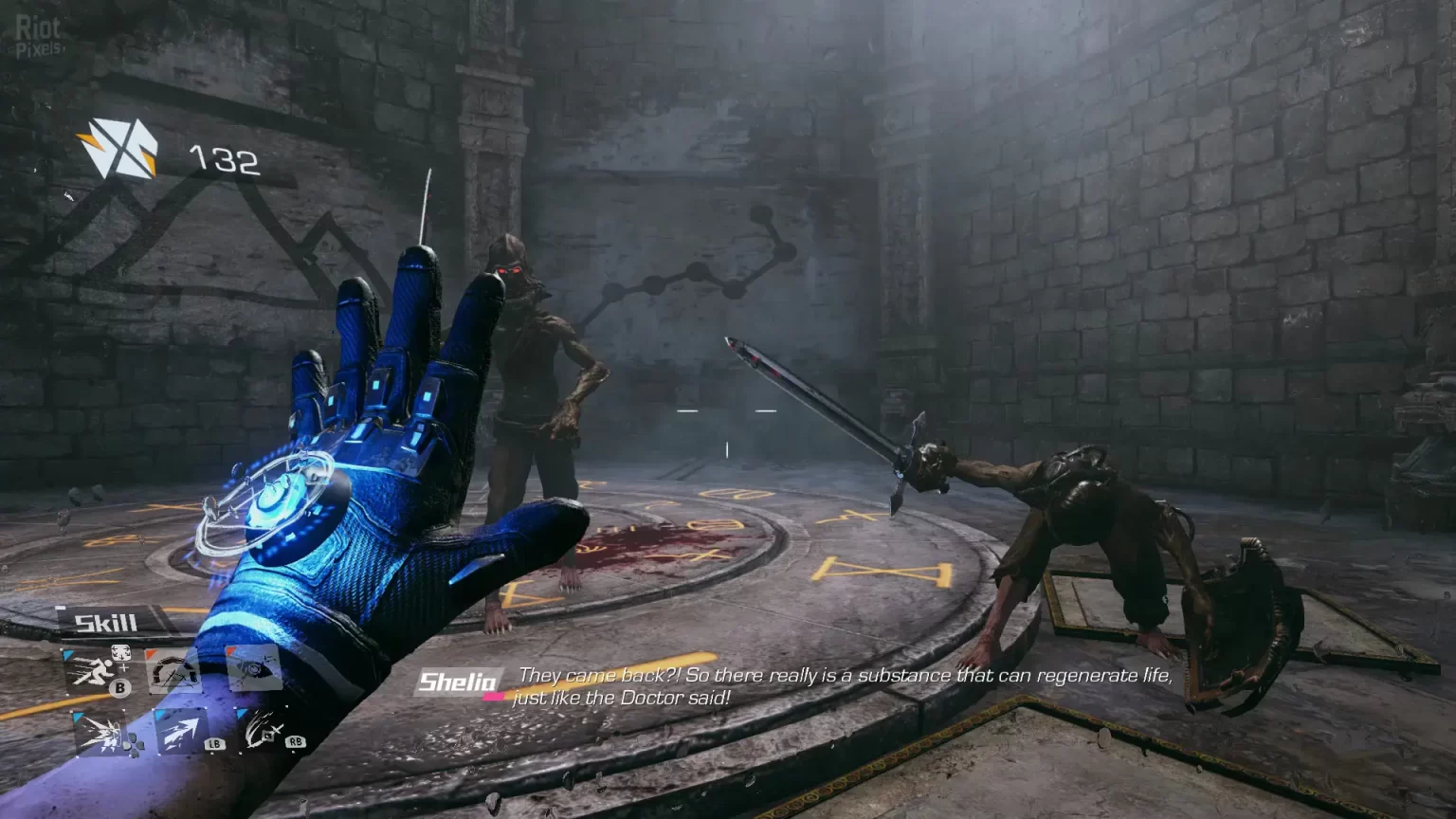Image resolution: width=1456 pixels, height=819 pixels.
Task: Open the Skill panel header
Action: point(106,623)
